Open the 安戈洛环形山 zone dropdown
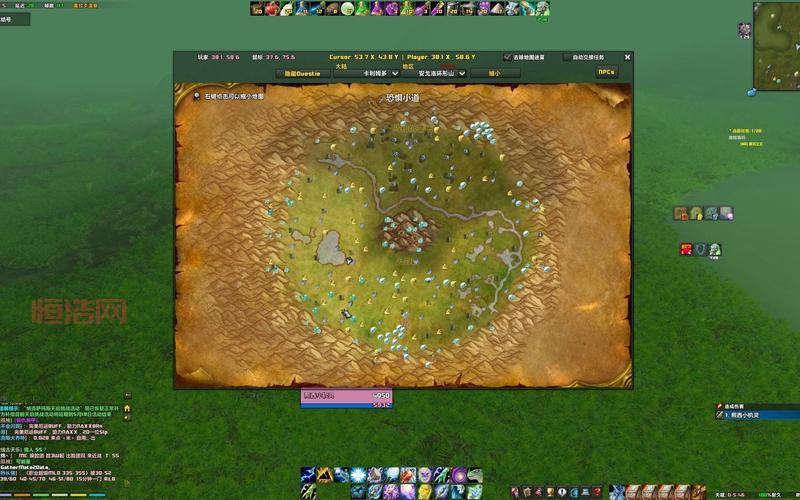The width and height of the screenshot is (800, 500). click(436, 73)
